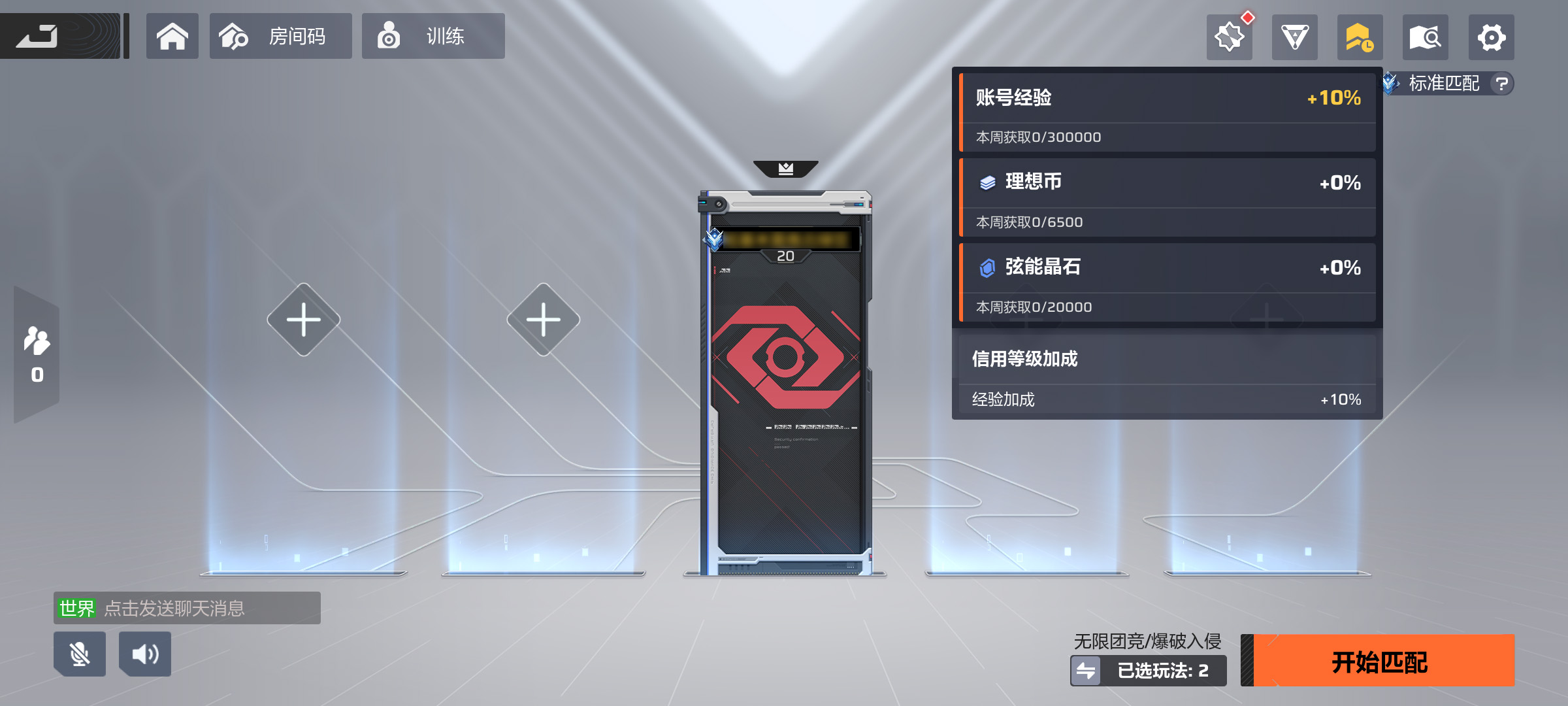Toggle the microphone mute icon
1568x706 pixels.
79,654
